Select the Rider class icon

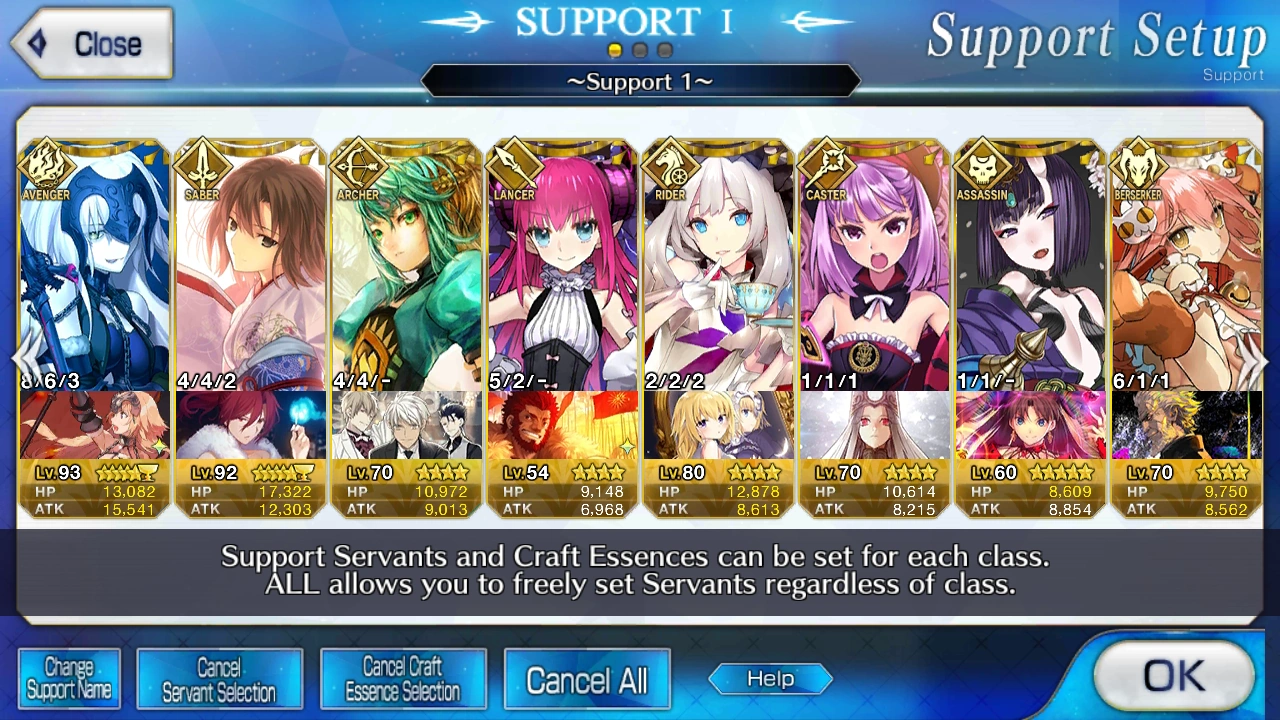point(667,165)
